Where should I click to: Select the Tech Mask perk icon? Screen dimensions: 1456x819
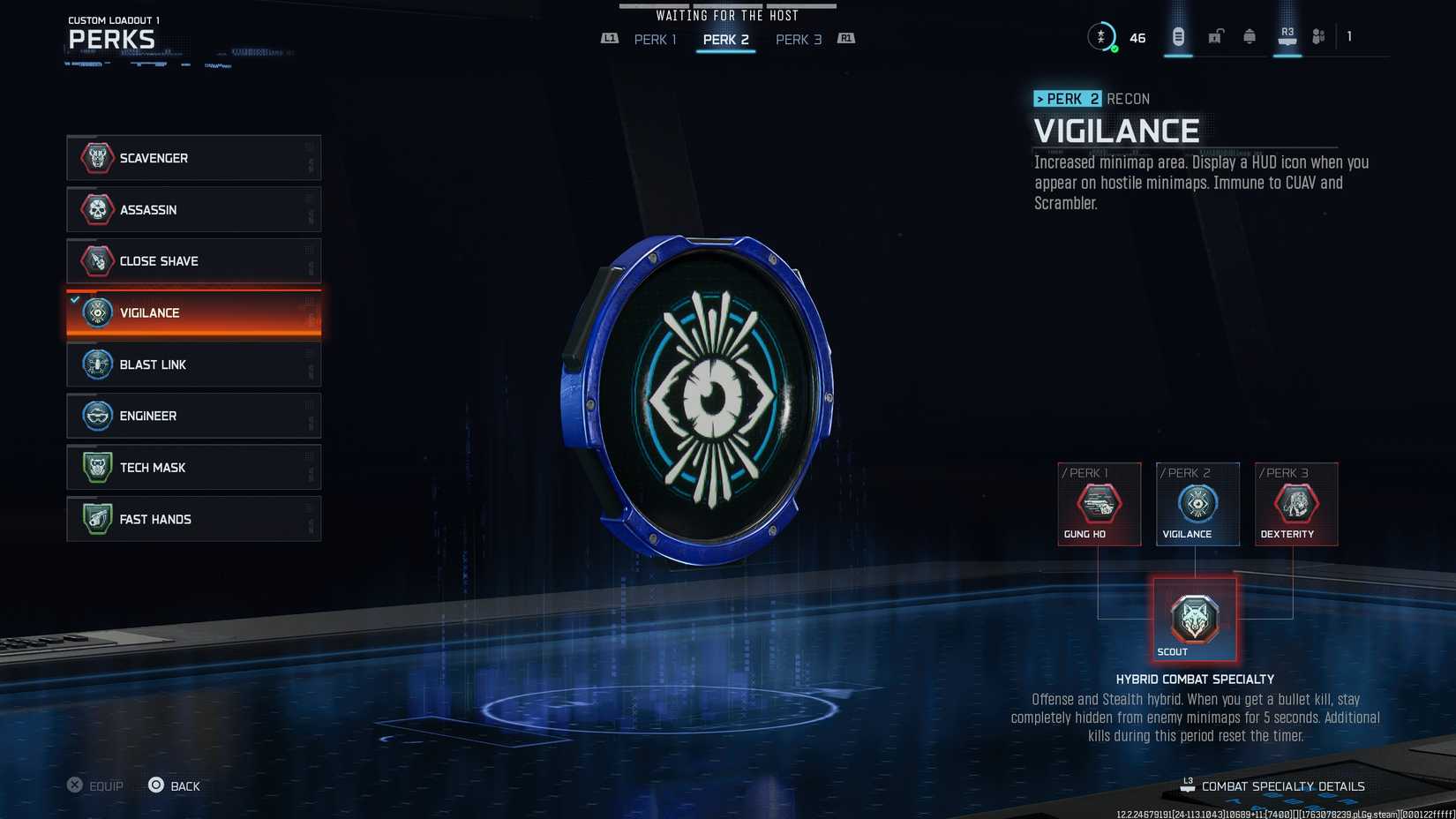[x=95, y=467]
